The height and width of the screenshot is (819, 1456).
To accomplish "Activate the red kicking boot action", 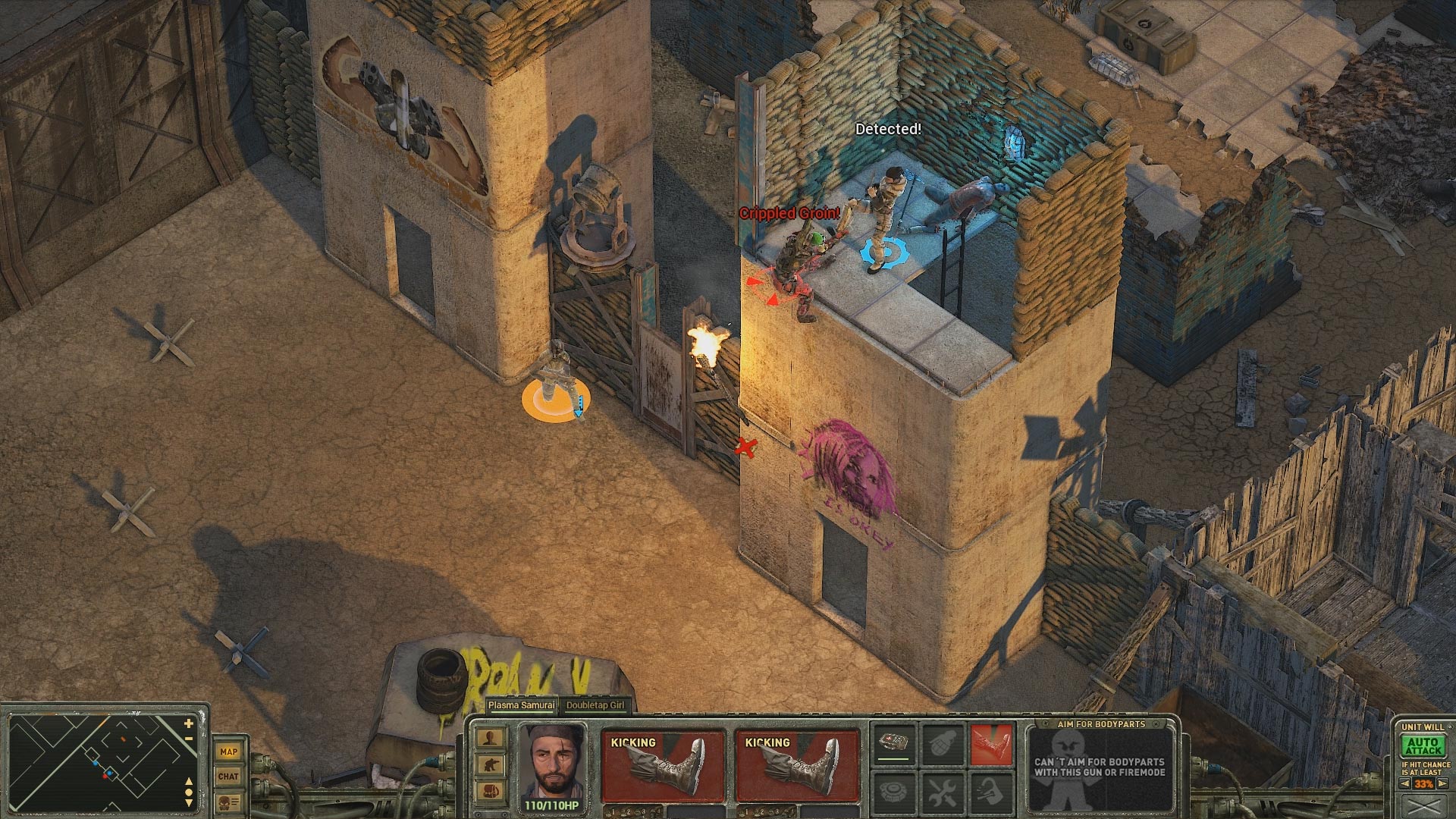I will (x=991, y=742).
